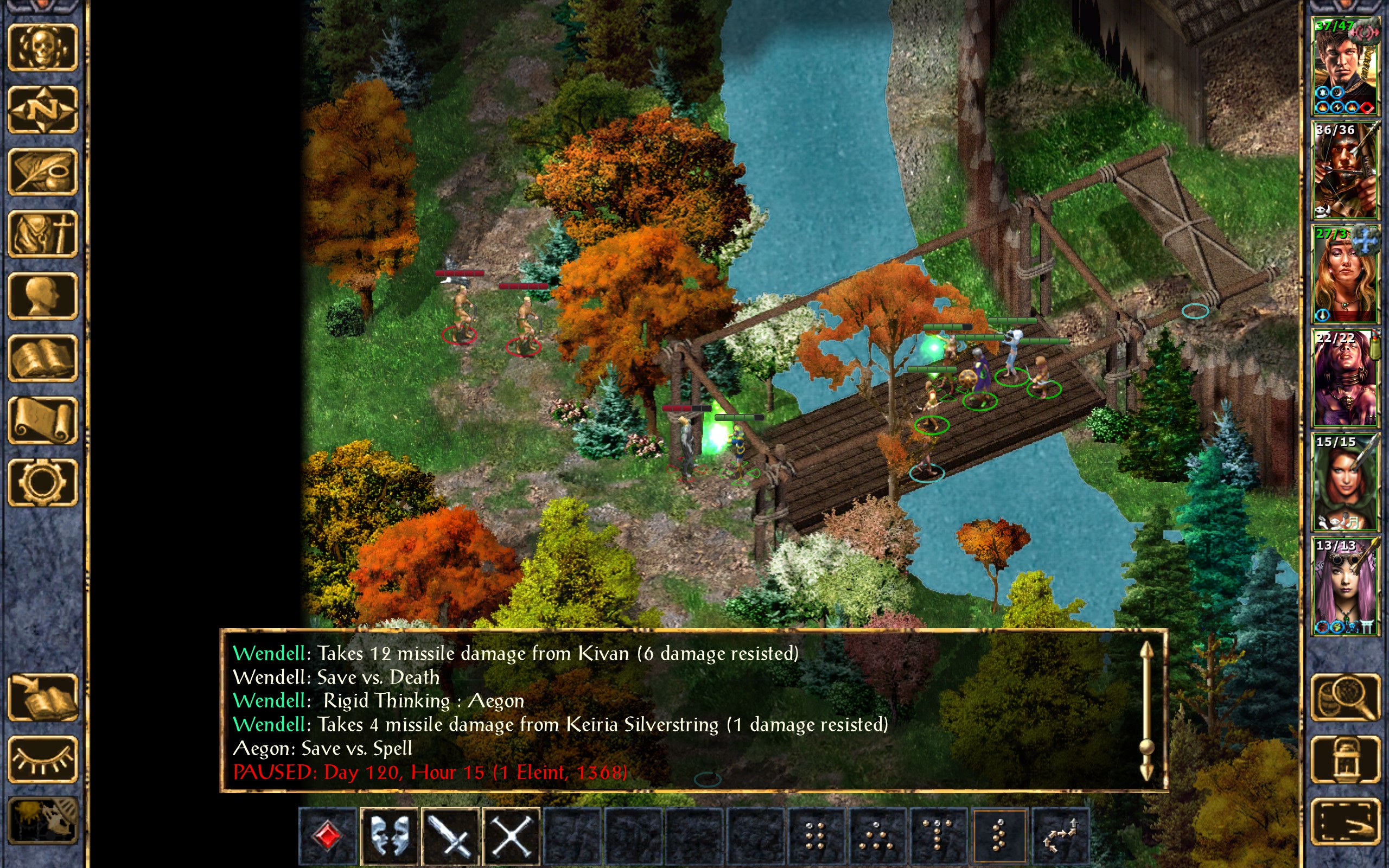Quick save with the book-and-arrow button
The width and height of the screenshot is (1389, 868).
coord(42,698)
